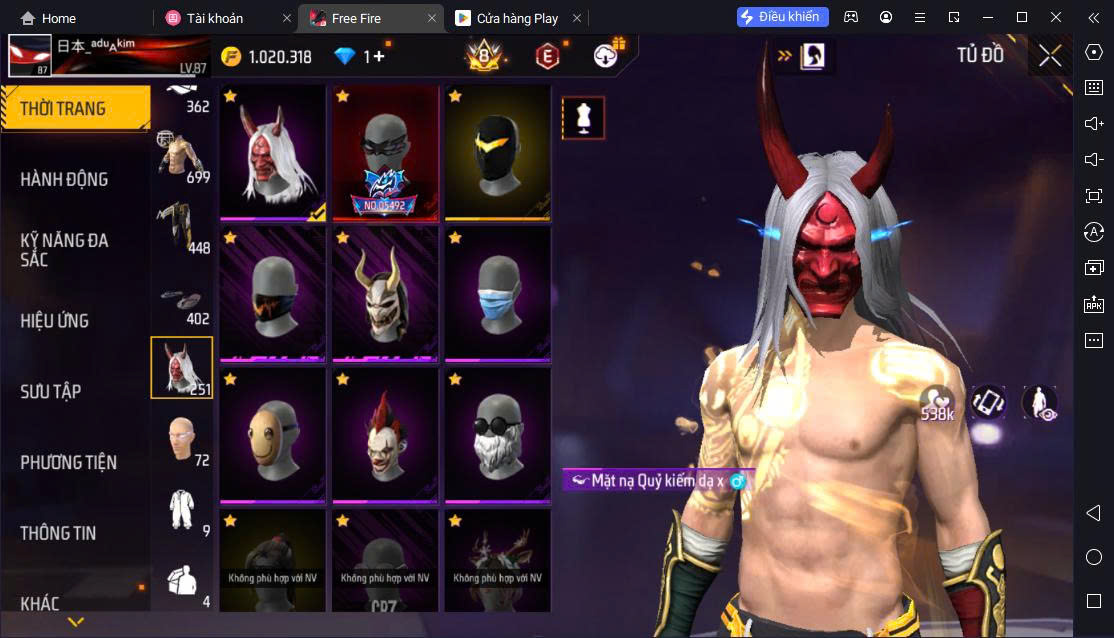
Task: Switch to Kỹ Năng Đa Sắc tab
Action: coord(64,249)
